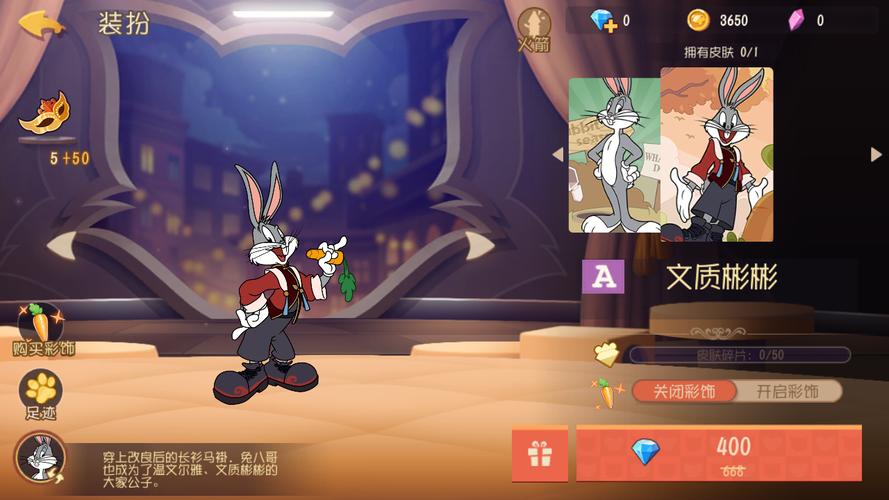Buy the skin for 400 diamonds
889x500 pixels.
tap(718, 453)
